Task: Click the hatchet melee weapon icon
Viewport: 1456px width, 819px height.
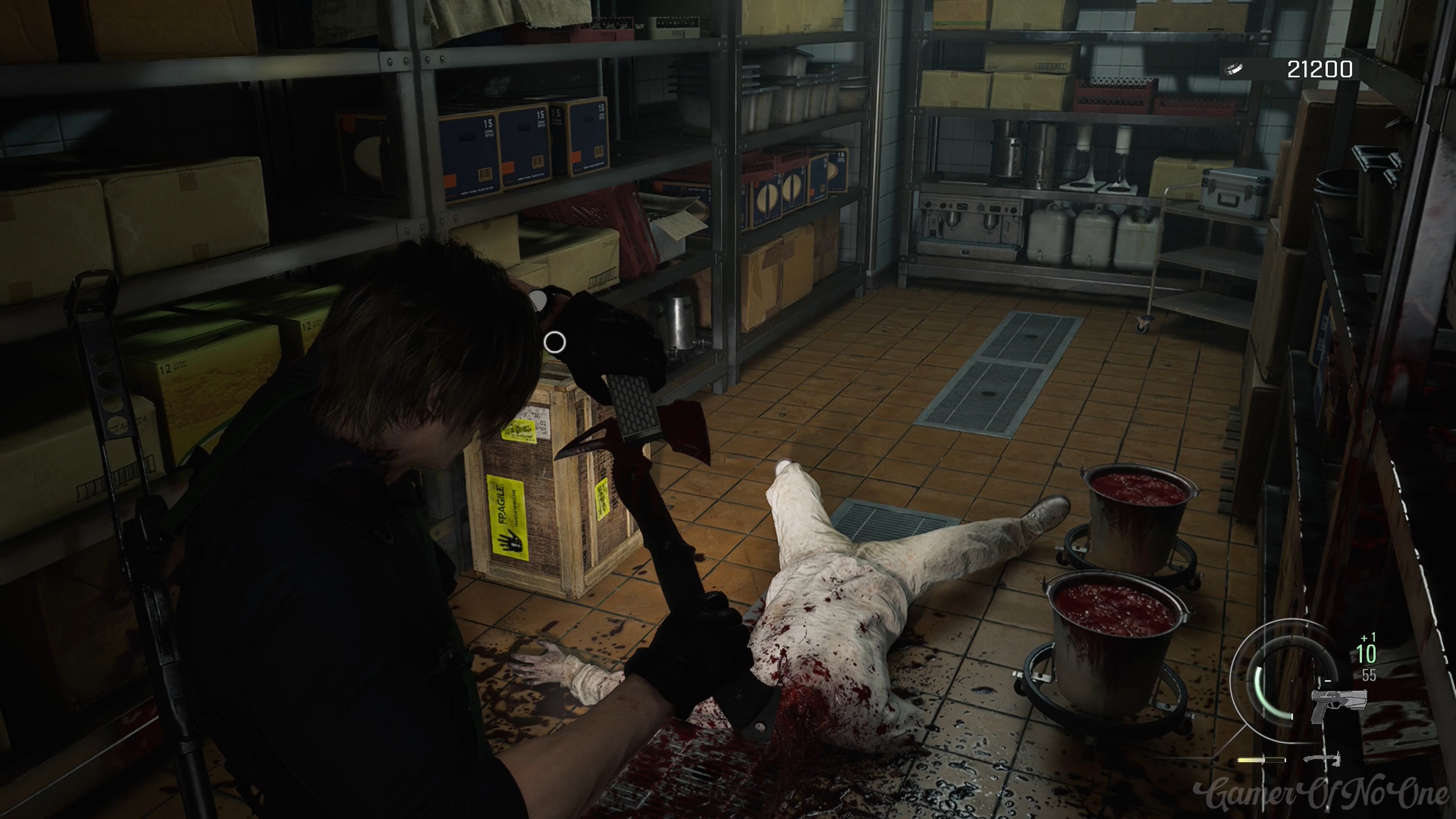Action: click(1322, 759)
